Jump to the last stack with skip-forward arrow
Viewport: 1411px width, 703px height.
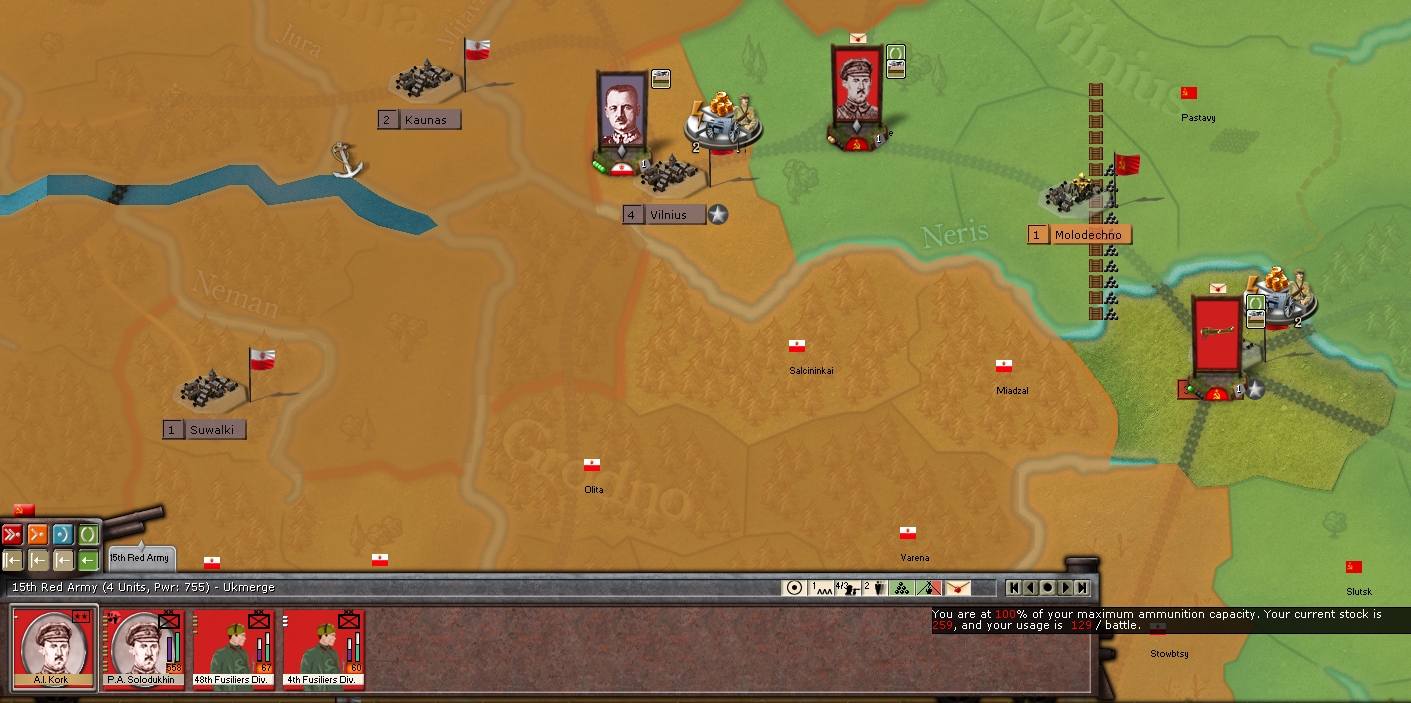click(x=1080, y=588)
